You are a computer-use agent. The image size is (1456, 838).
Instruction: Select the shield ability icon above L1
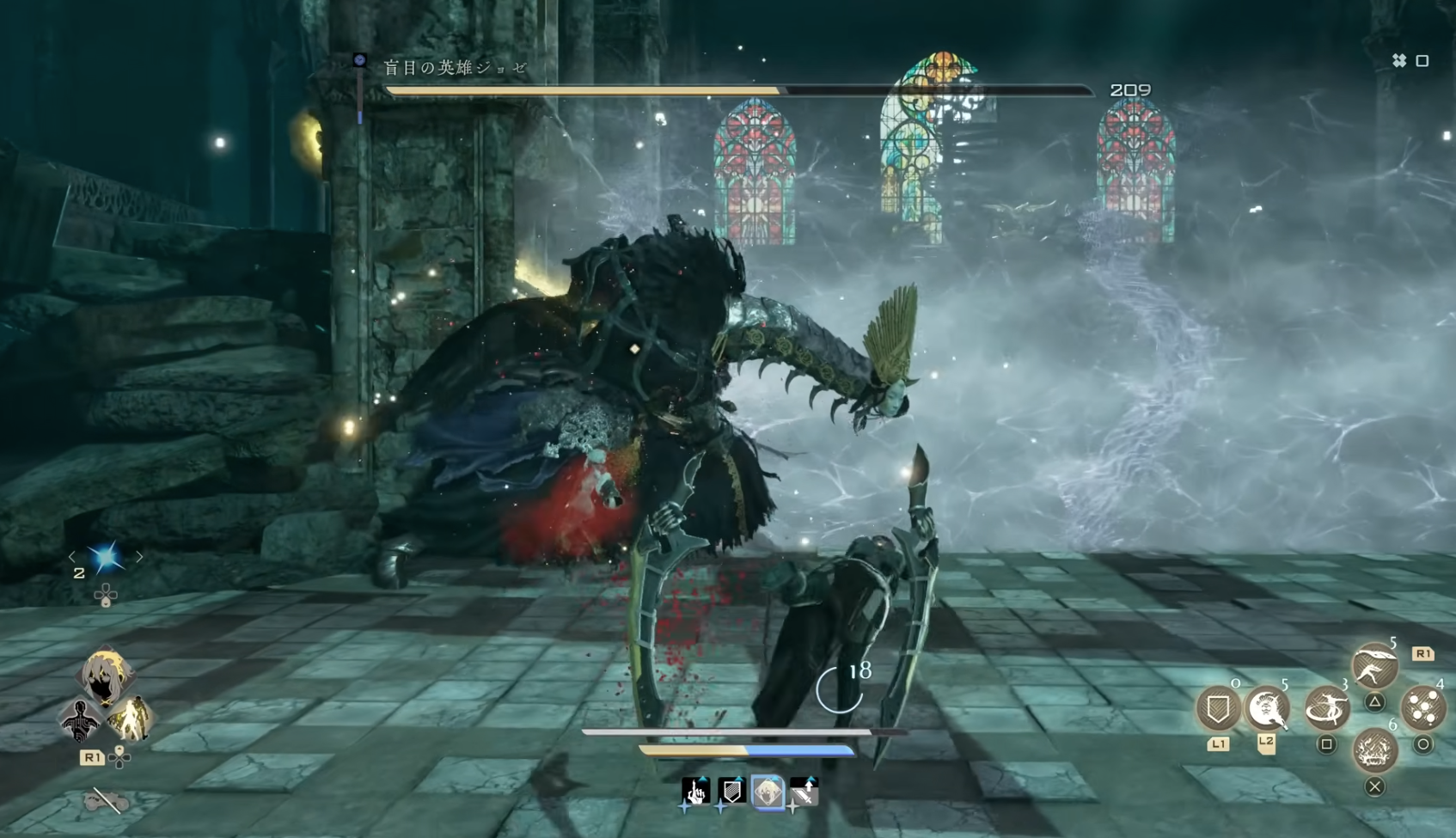(x=1218, y=707)
